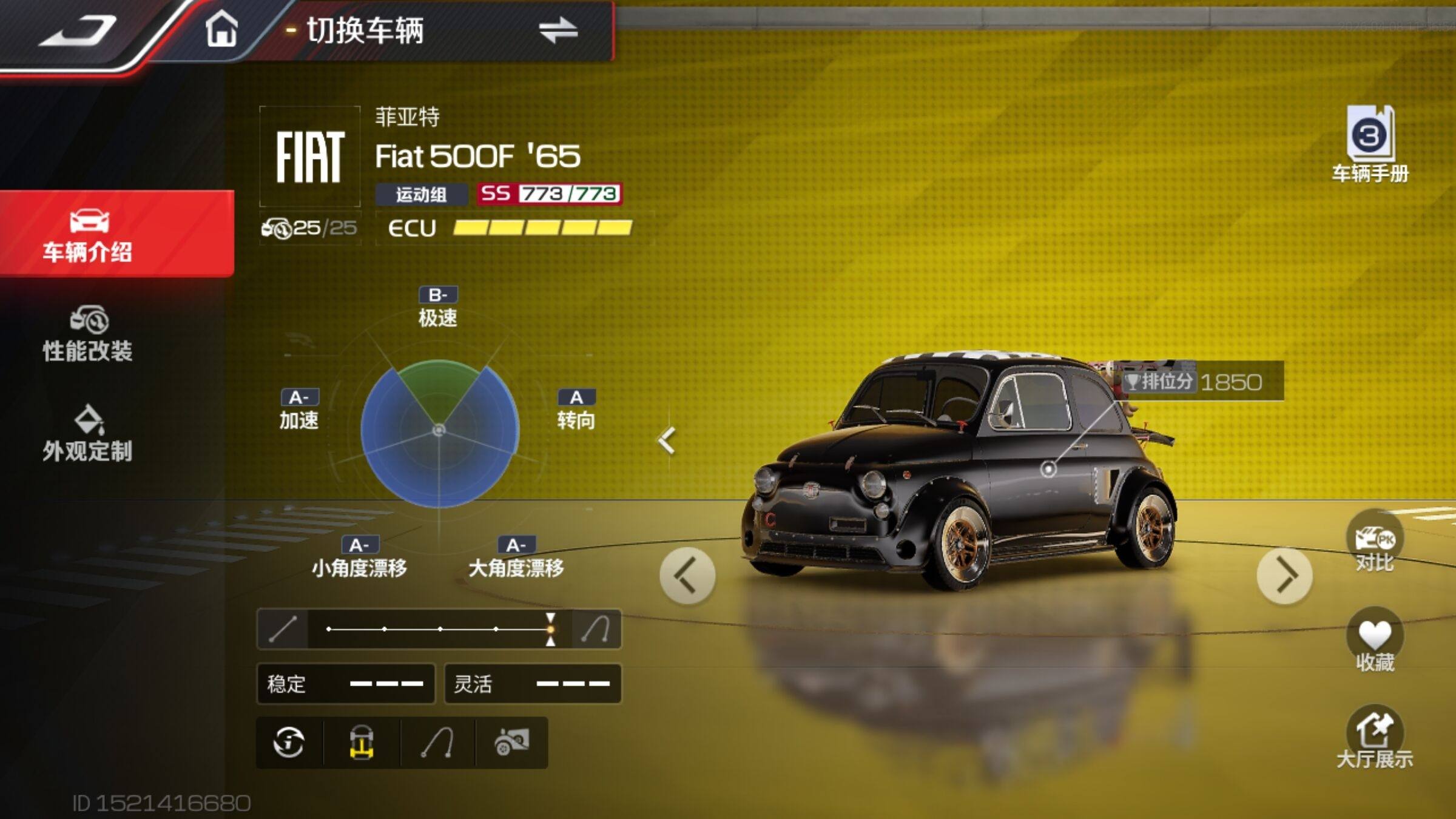Open the 车辆手册 vehicle handbook

(1370, 144)
